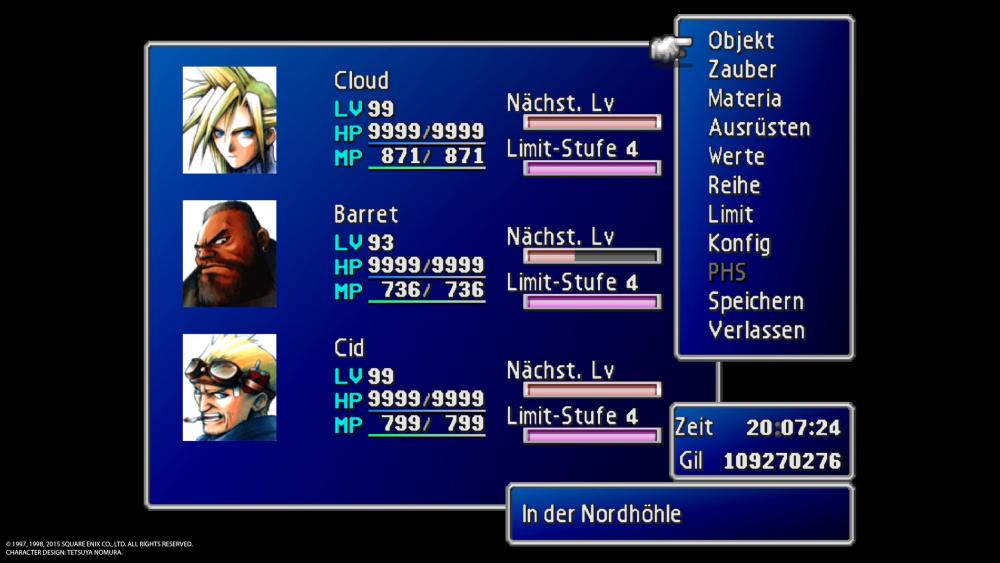Viewport: 1000px width, 563px height.
Task: Click the greyed-out PHS entry
Action: tap(727, 272)
